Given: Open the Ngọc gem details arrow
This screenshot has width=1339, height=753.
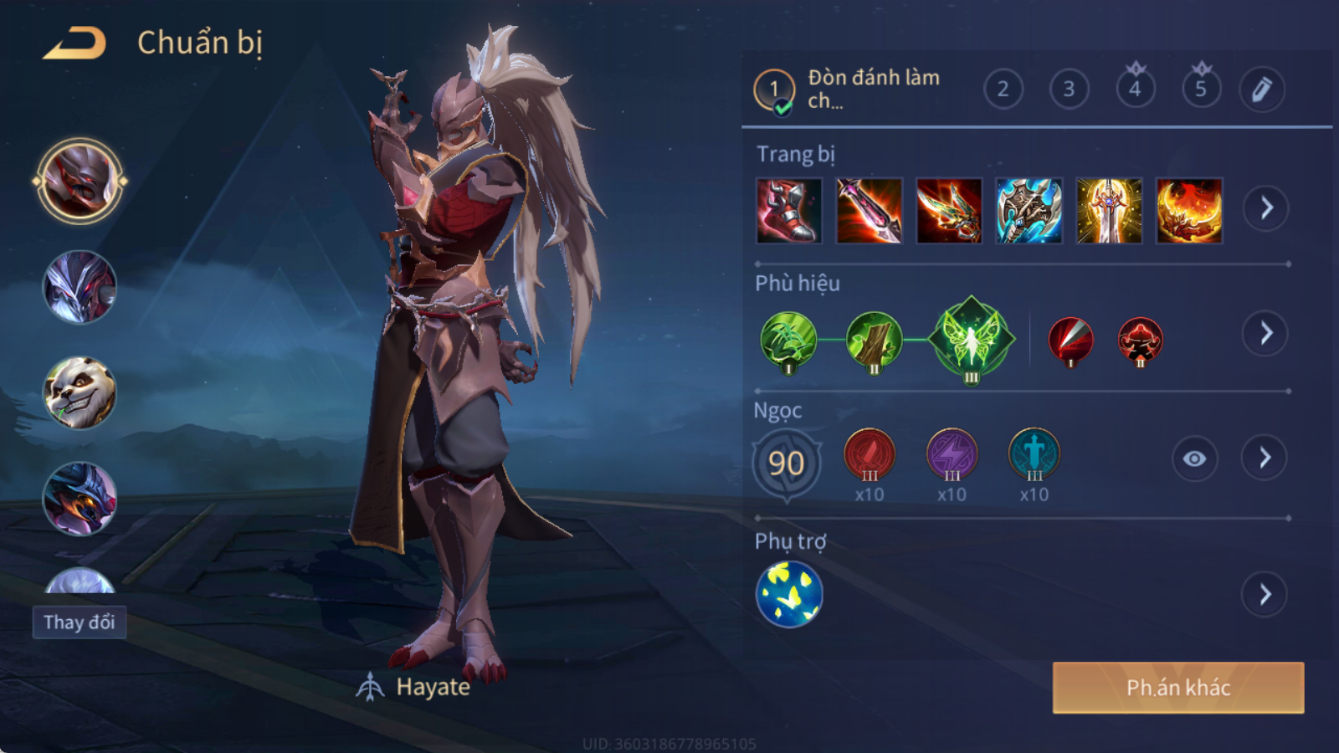Looking at the screenshot, I should click(1265, 458).
